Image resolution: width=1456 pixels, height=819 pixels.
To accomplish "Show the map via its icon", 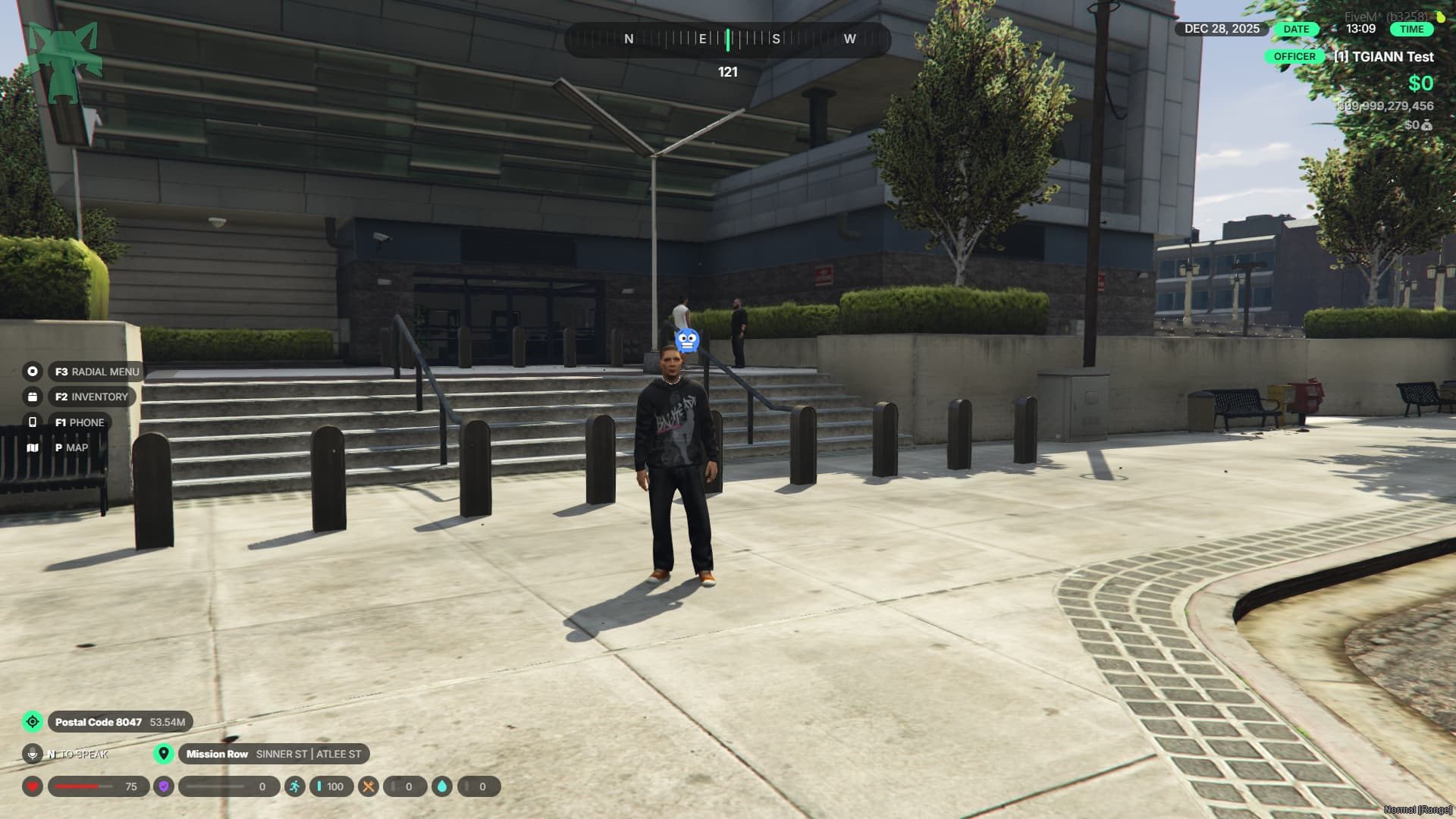I will point(33,447).
